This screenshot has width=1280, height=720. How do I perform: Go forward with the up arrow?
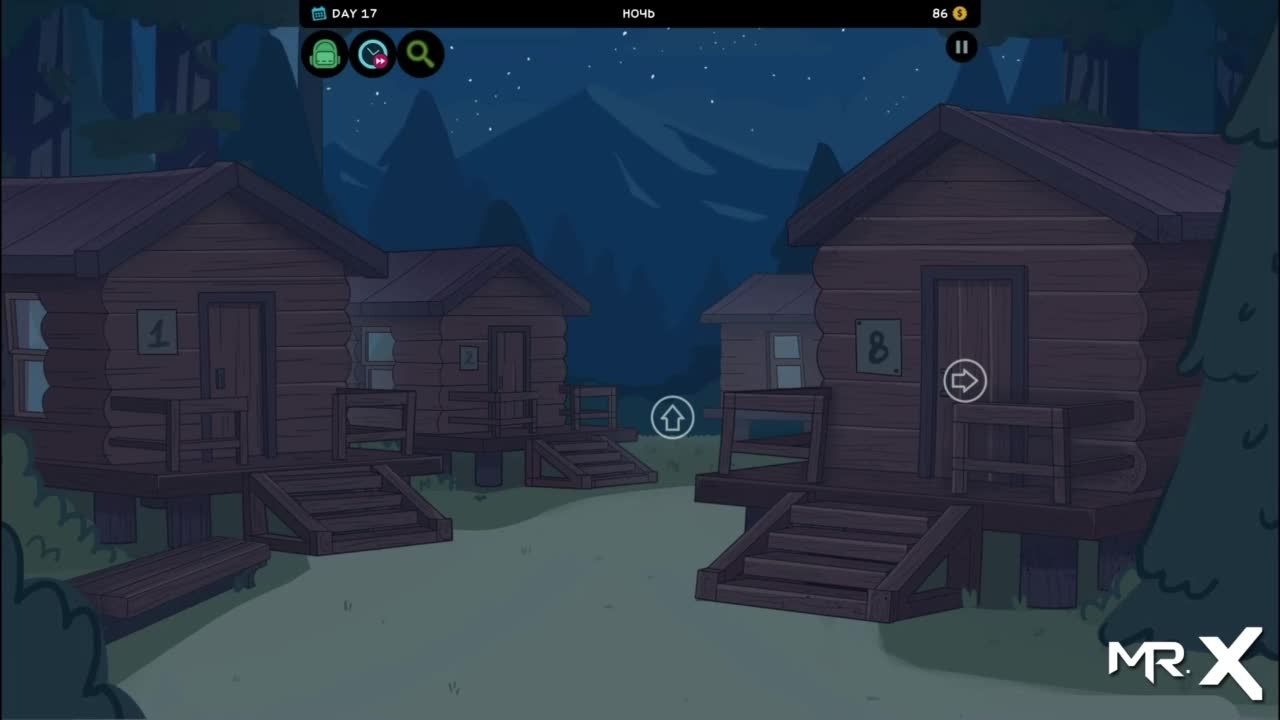(x=672, y=417)
